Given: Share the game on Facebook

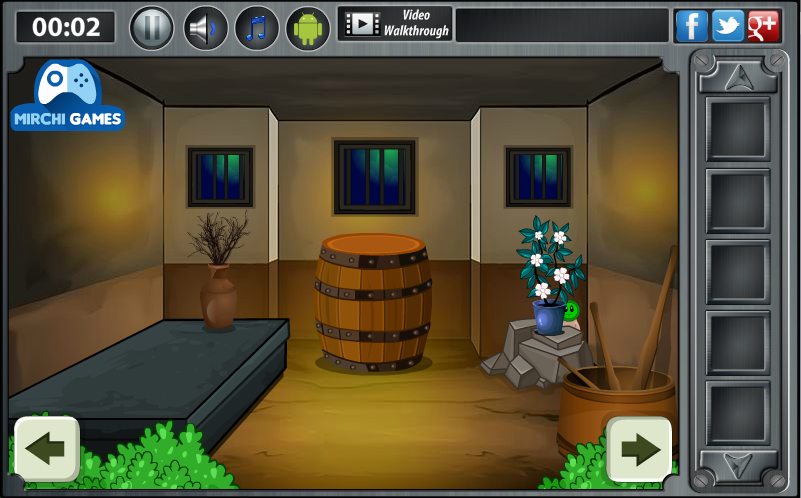Looking at the screenshot, I should coord(691,26).
